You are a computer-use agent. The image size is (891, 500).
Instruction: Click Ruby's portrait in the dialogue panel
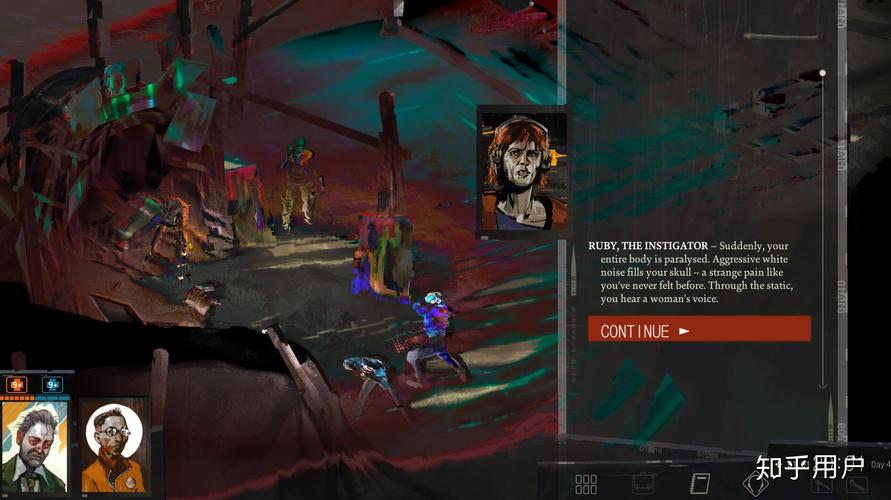click(523, 171)
